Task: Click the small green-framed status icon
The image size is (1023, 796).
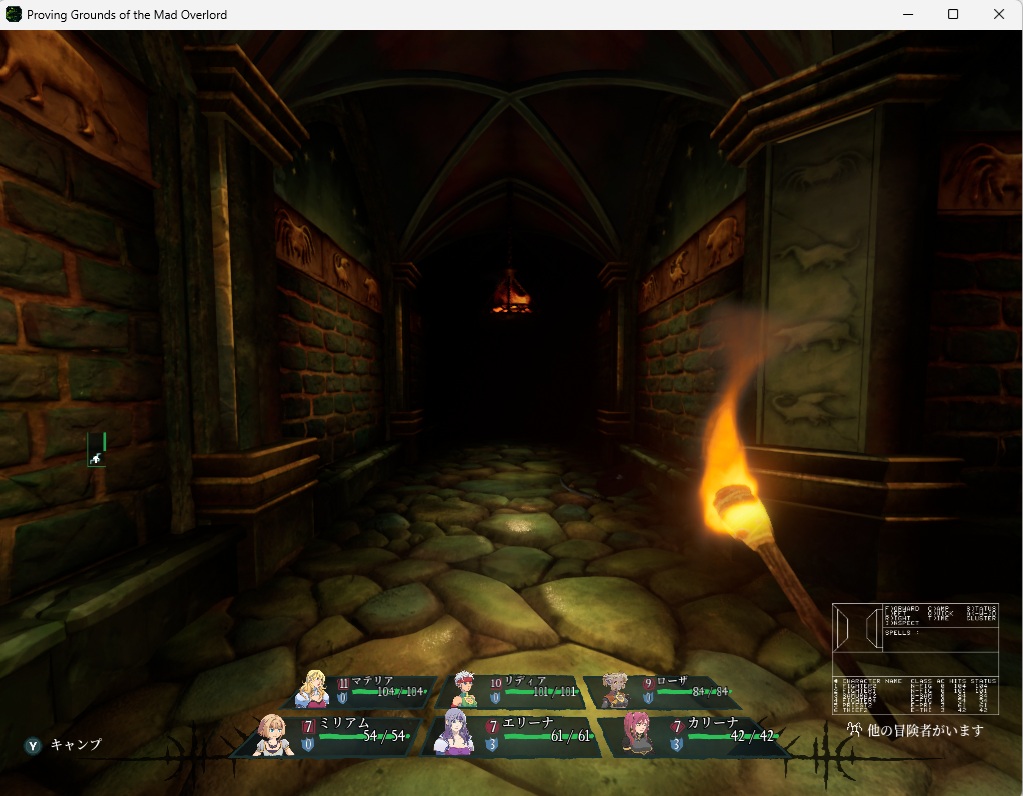Action: pyautogui.click(x=96, y=450)
